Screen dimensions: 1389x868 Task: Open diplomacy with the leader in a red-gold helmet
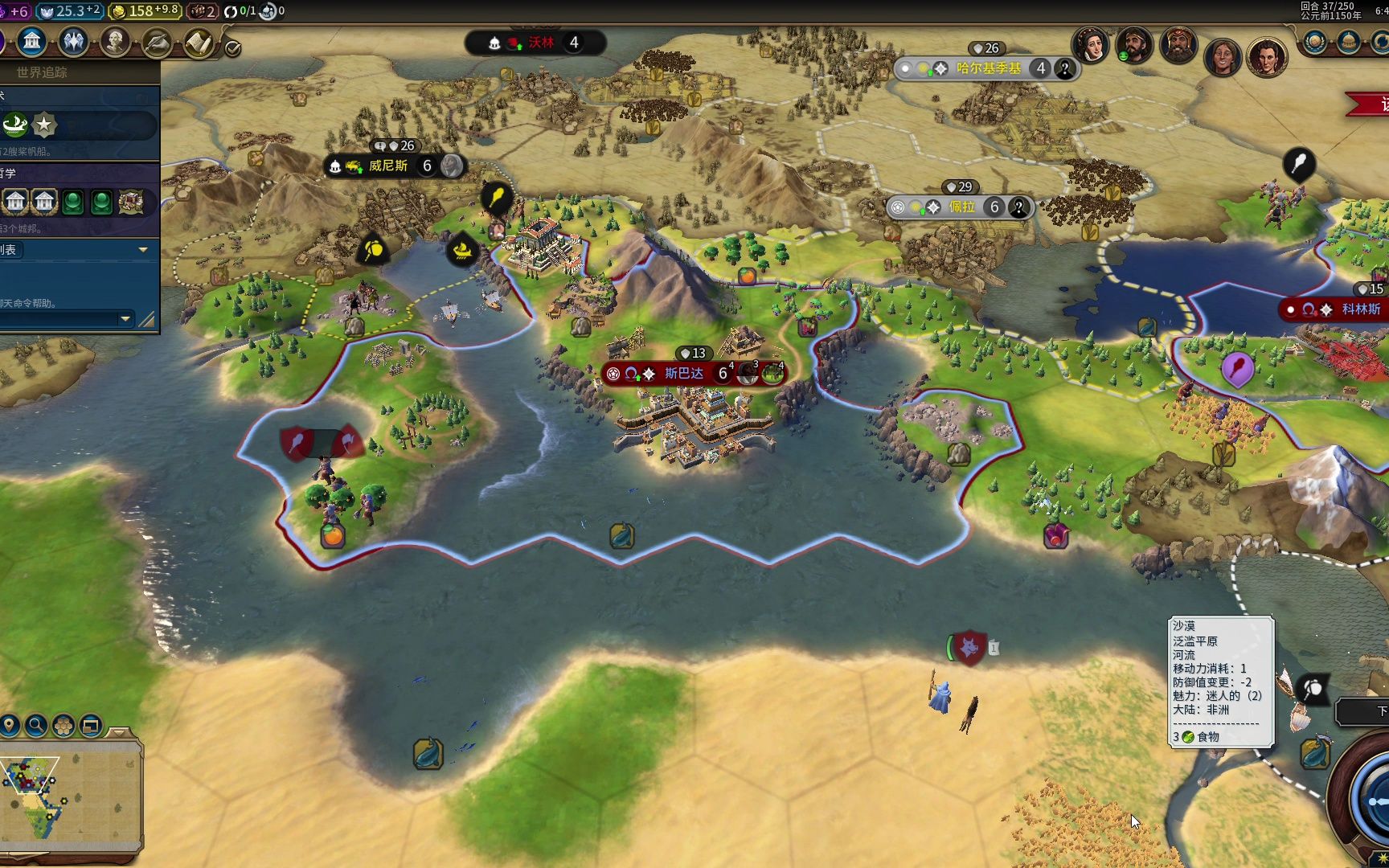tap(1178, 45)
